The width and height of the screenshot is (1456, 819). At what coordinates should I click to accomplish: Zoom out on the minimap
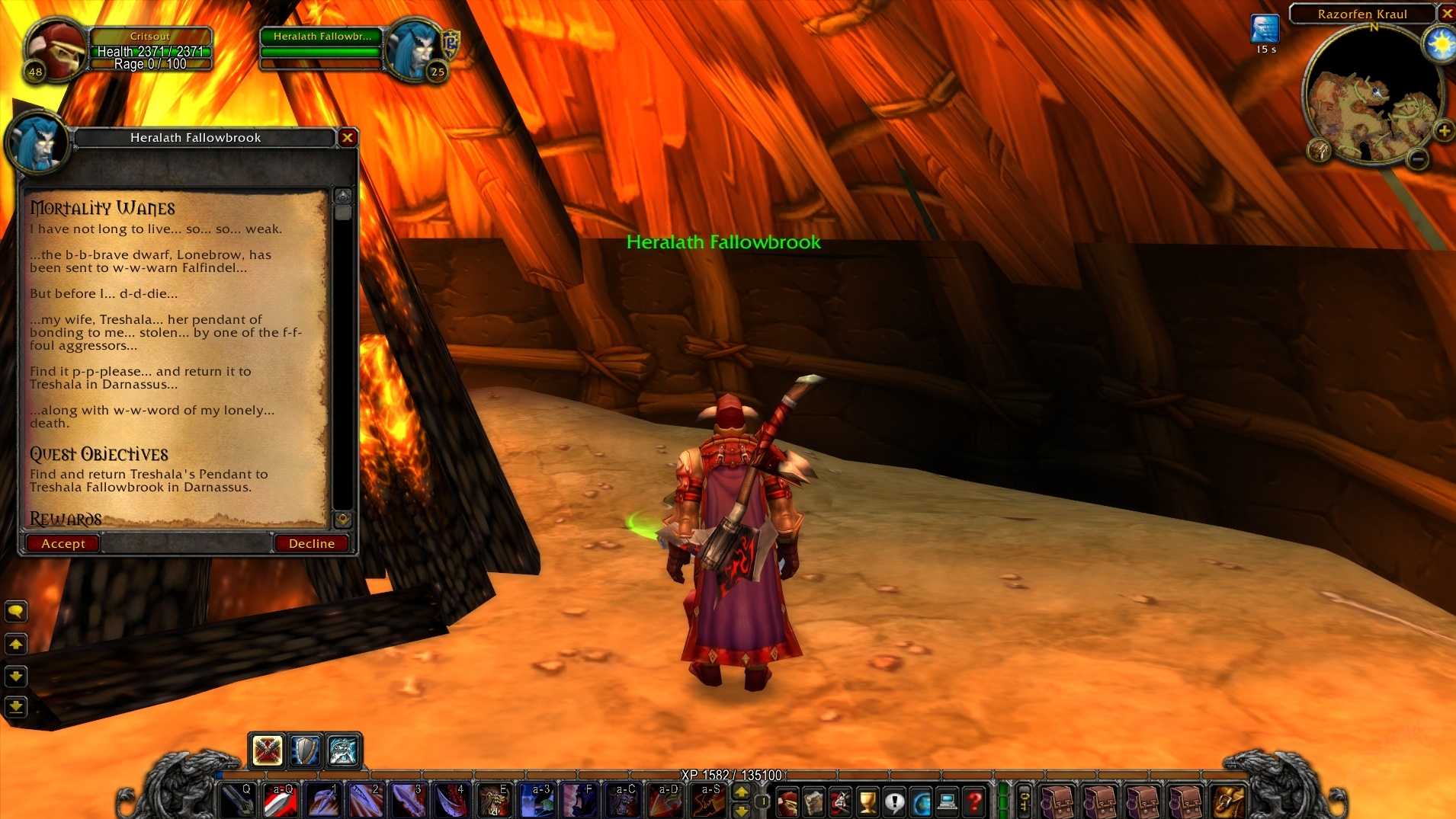(x=1417, y=158)
